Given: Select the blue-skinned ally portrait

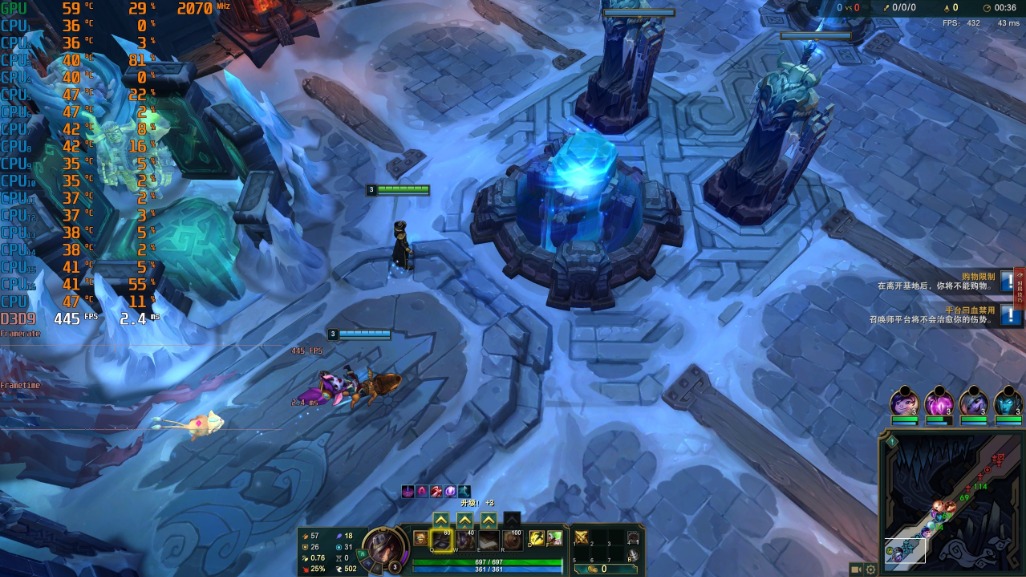Looking at the screenshot, I should [1008, 403].
